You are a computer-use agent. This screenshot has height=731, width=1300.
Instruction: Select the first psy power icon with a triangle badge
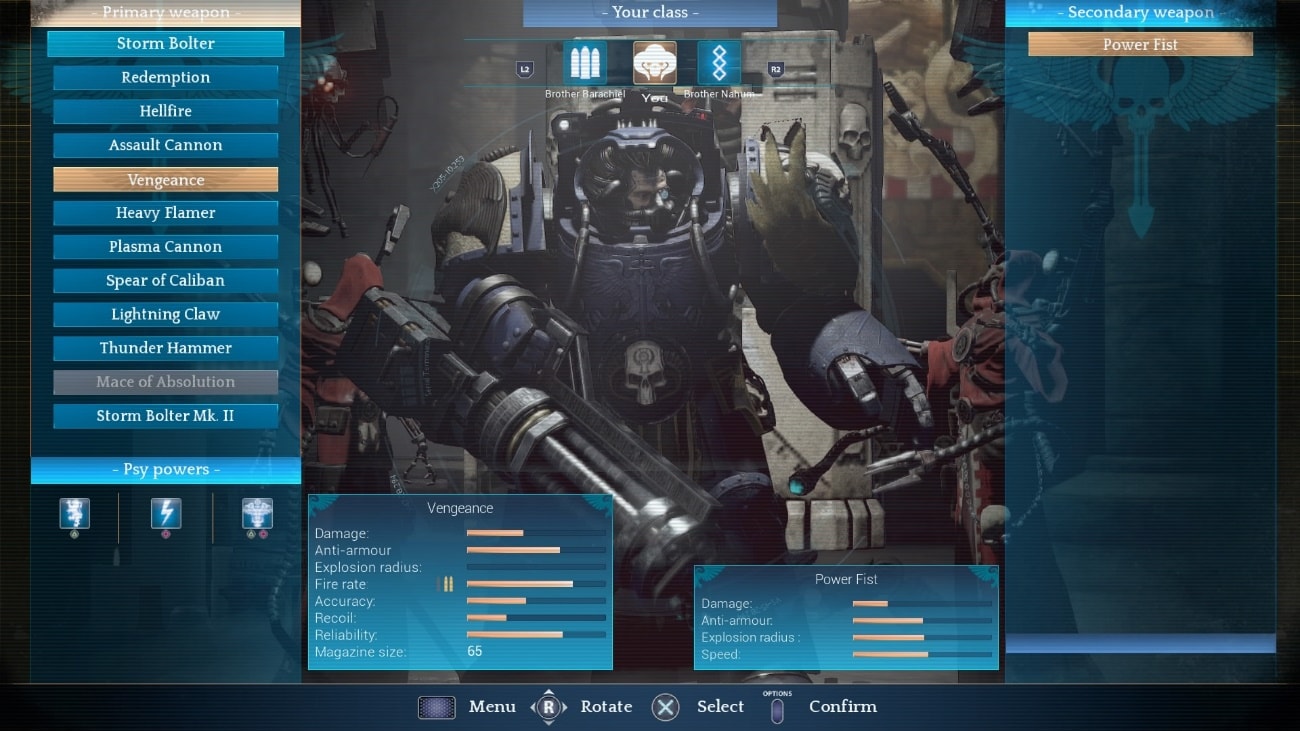(75, 514)
